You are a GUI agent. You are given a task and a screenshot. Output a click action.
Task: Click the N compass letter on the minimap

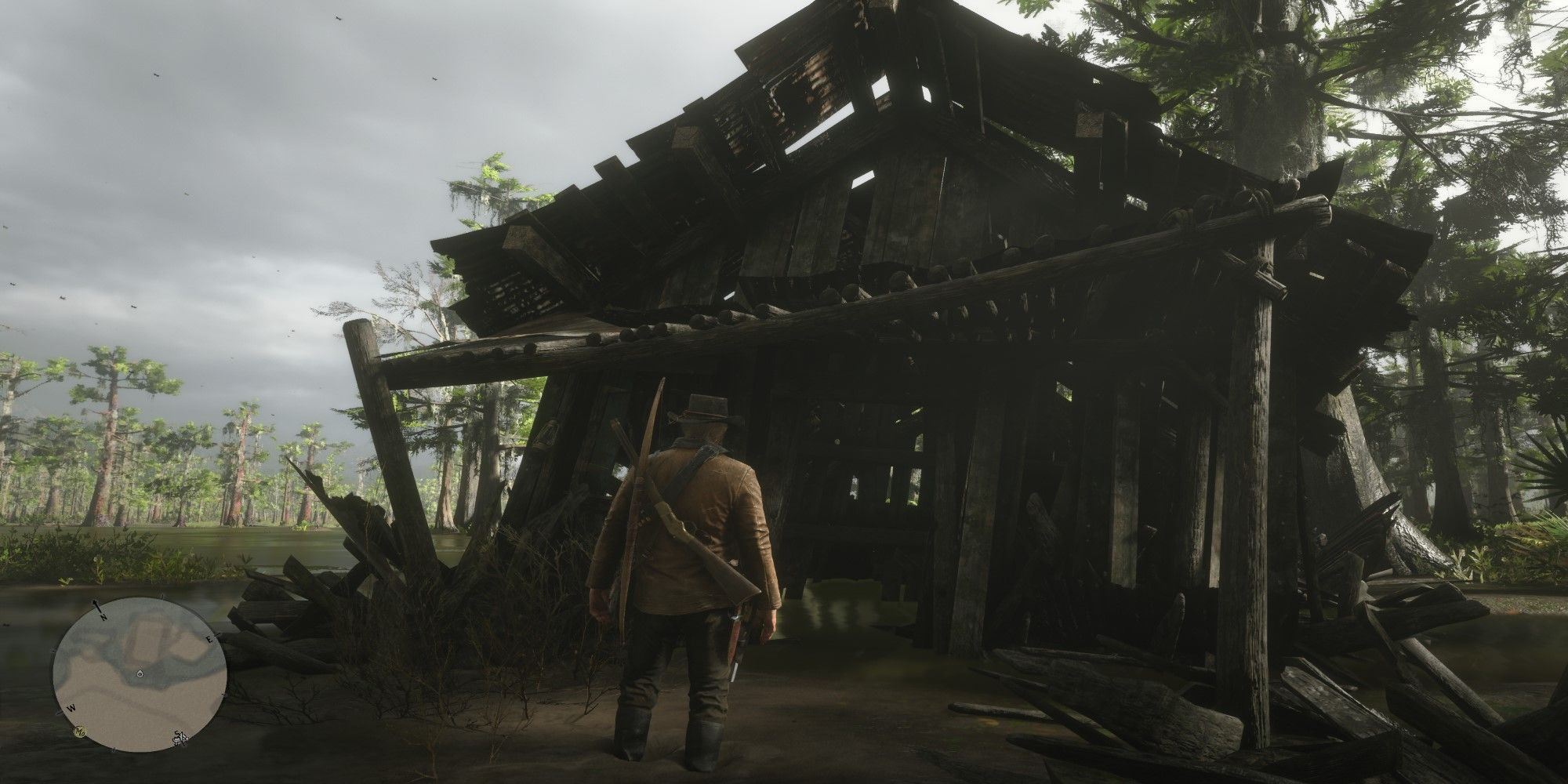click(102, 617)
